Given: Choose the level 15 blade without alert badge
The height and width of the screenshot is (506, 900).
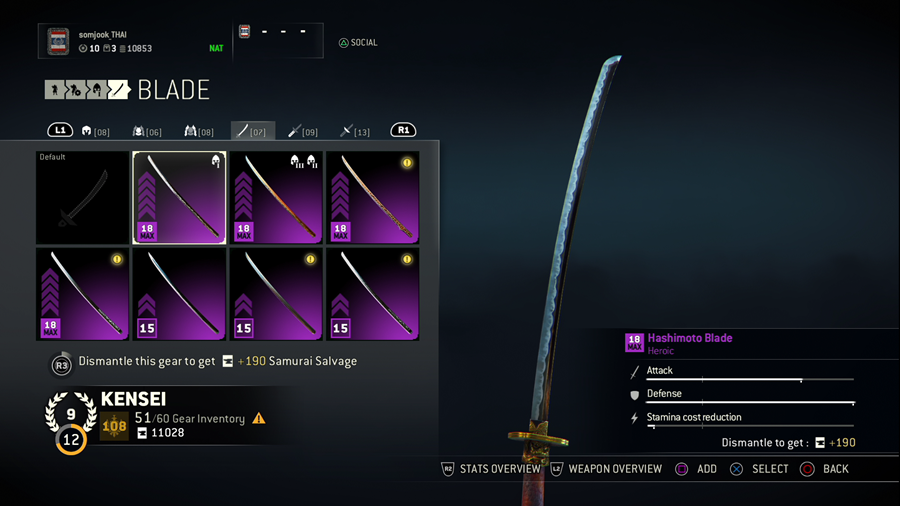Looking at the screenshot, I should [180, 295].
